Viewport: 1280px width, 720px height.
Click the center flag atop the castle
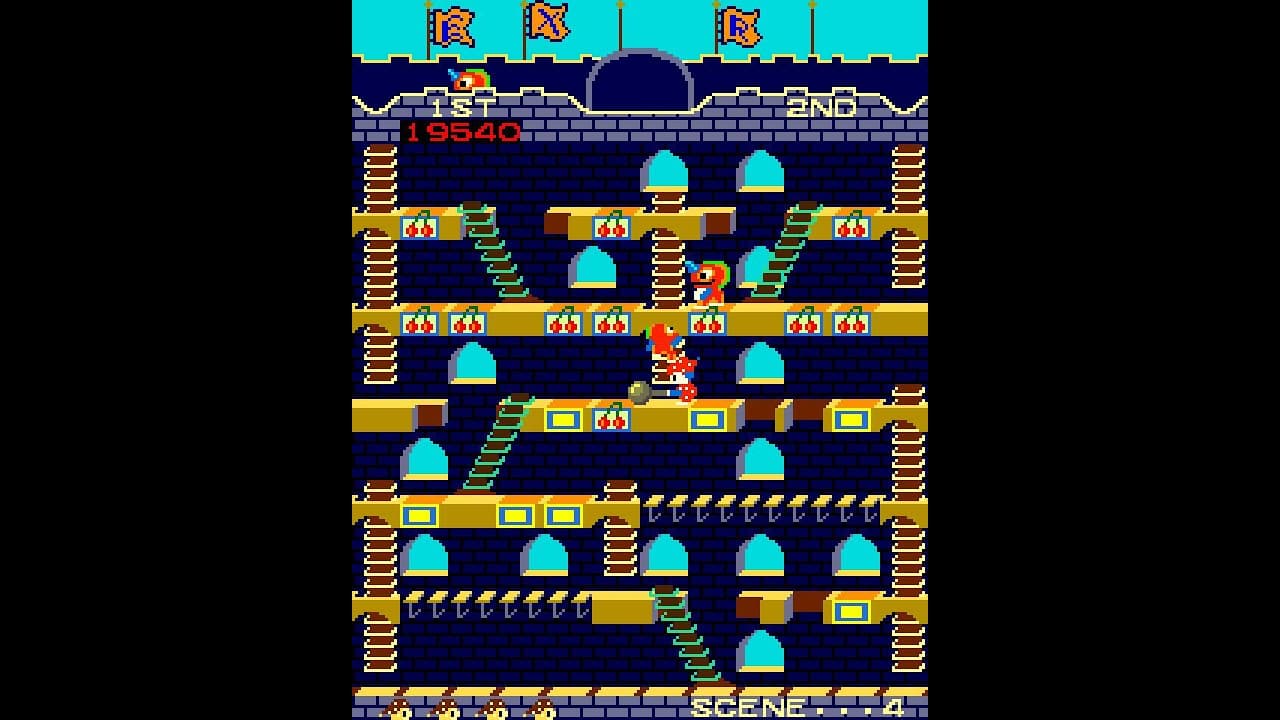click(x=545, y=24)
